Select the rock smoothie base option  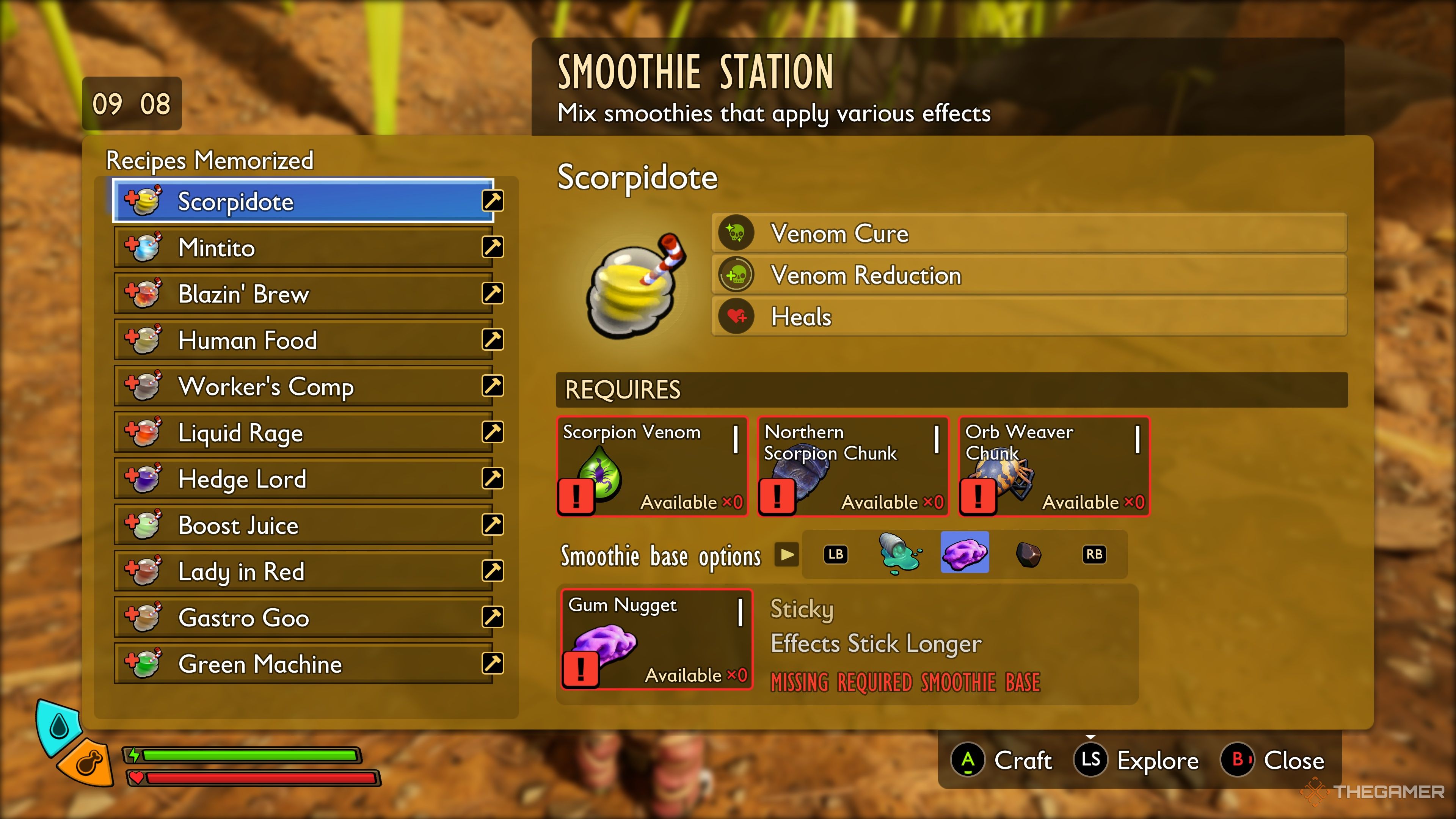[x=1030, y=555]
